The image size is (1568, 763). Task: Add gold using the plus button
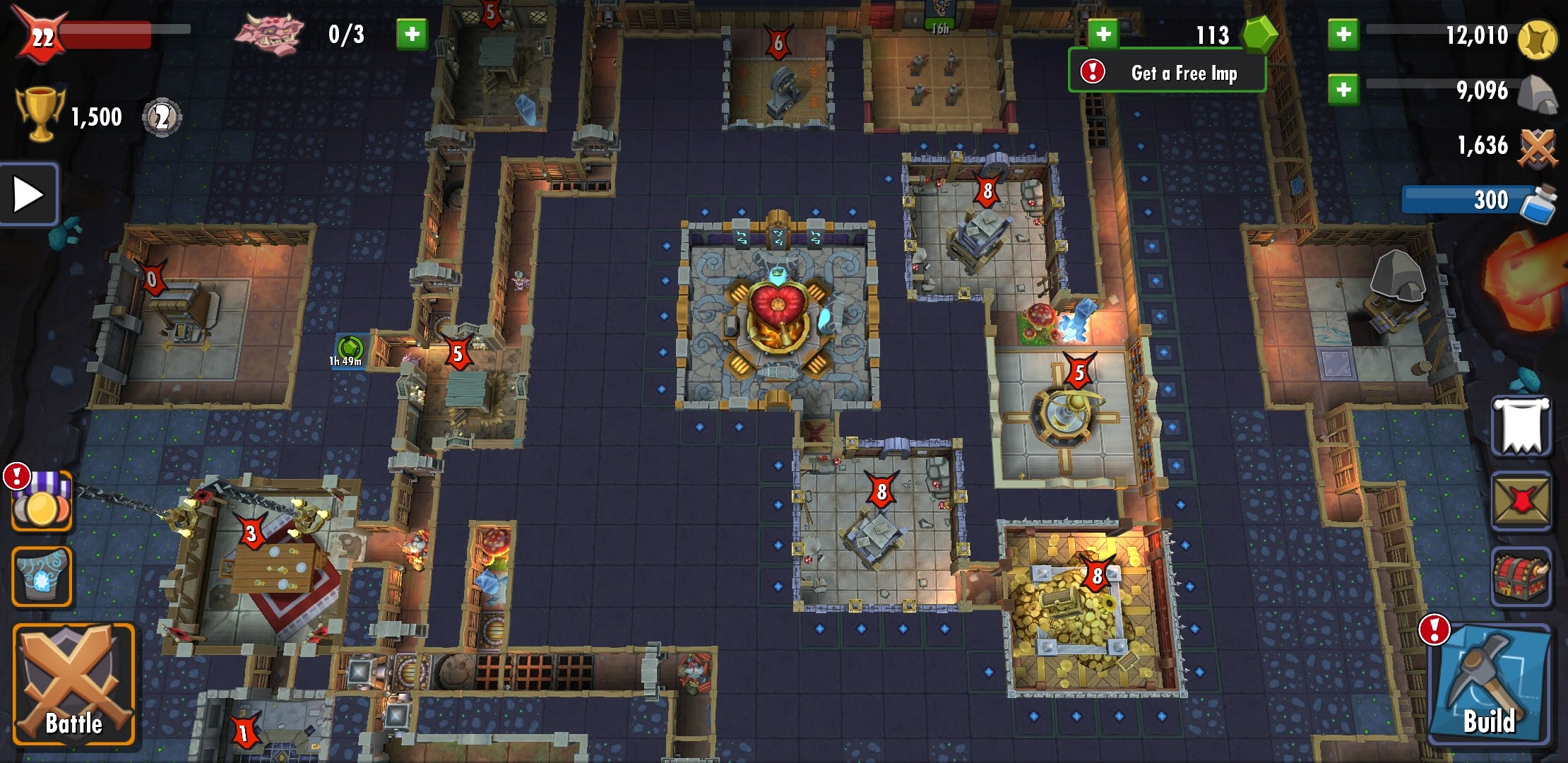pyautogui.click(x=1343, y=34)
